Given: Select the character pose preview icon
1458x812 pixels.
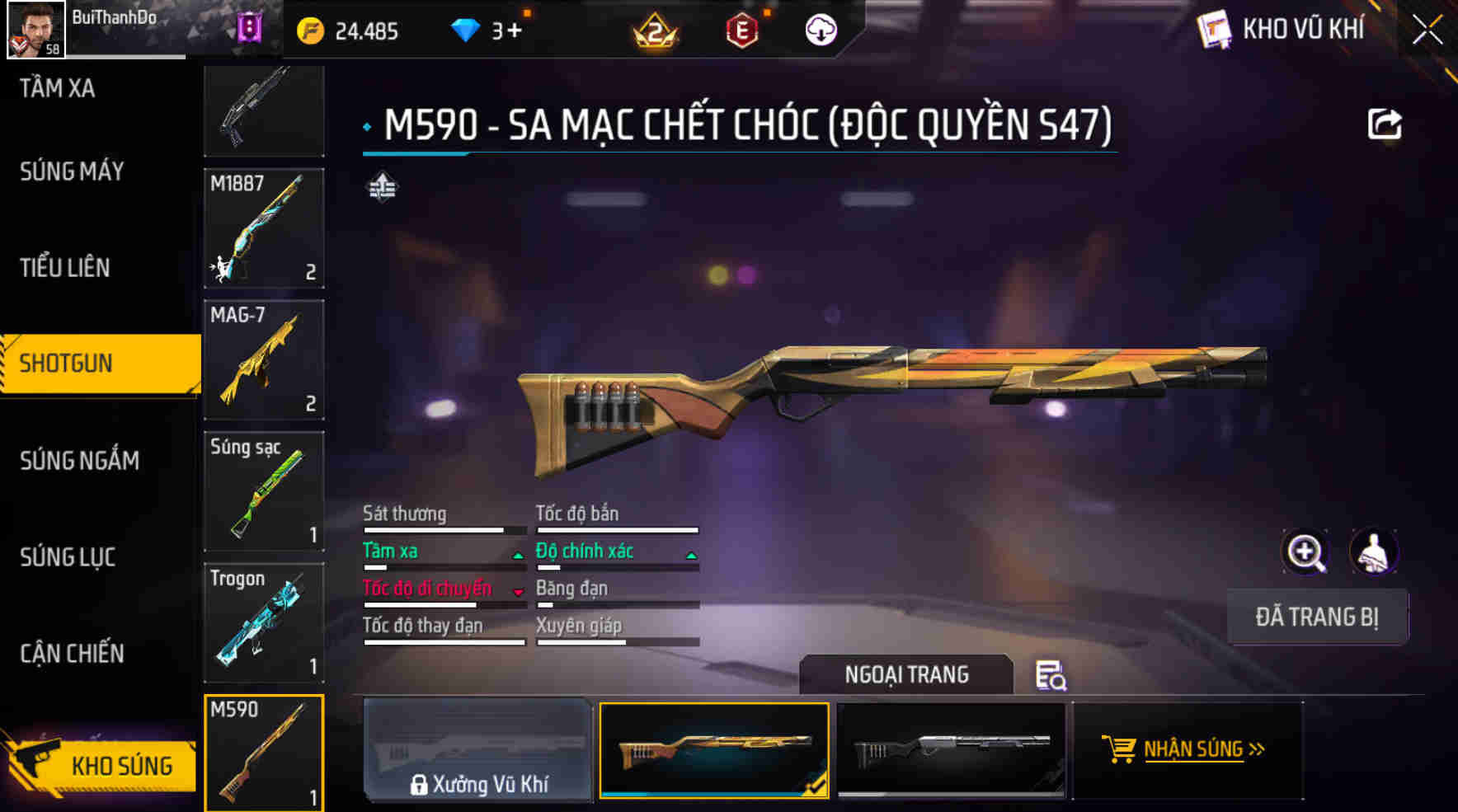Looking at the screenshot, I should pyautogui.click(x=1372, y=552).
